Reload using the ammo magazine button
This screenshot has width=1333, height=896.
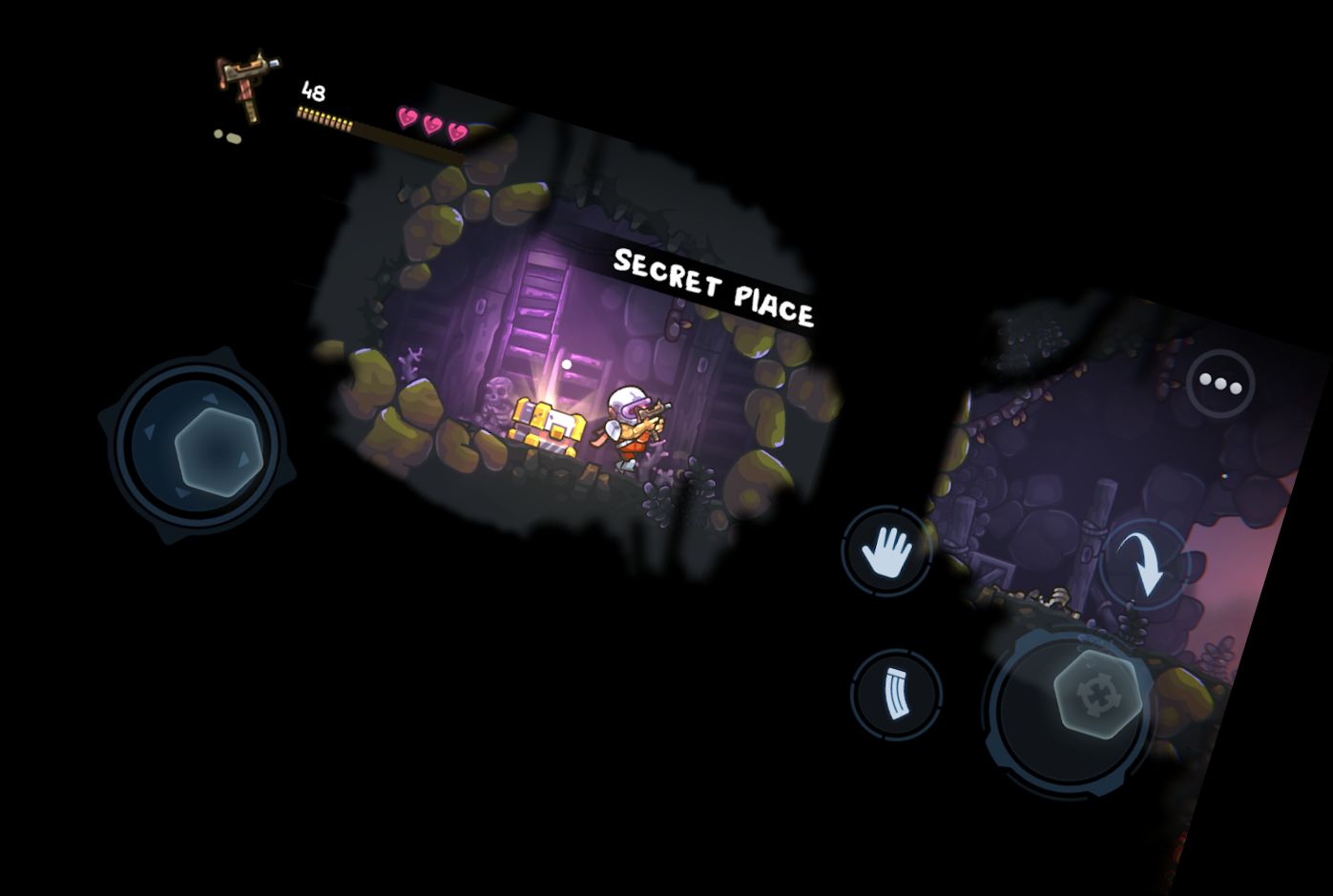click(896, 694)
